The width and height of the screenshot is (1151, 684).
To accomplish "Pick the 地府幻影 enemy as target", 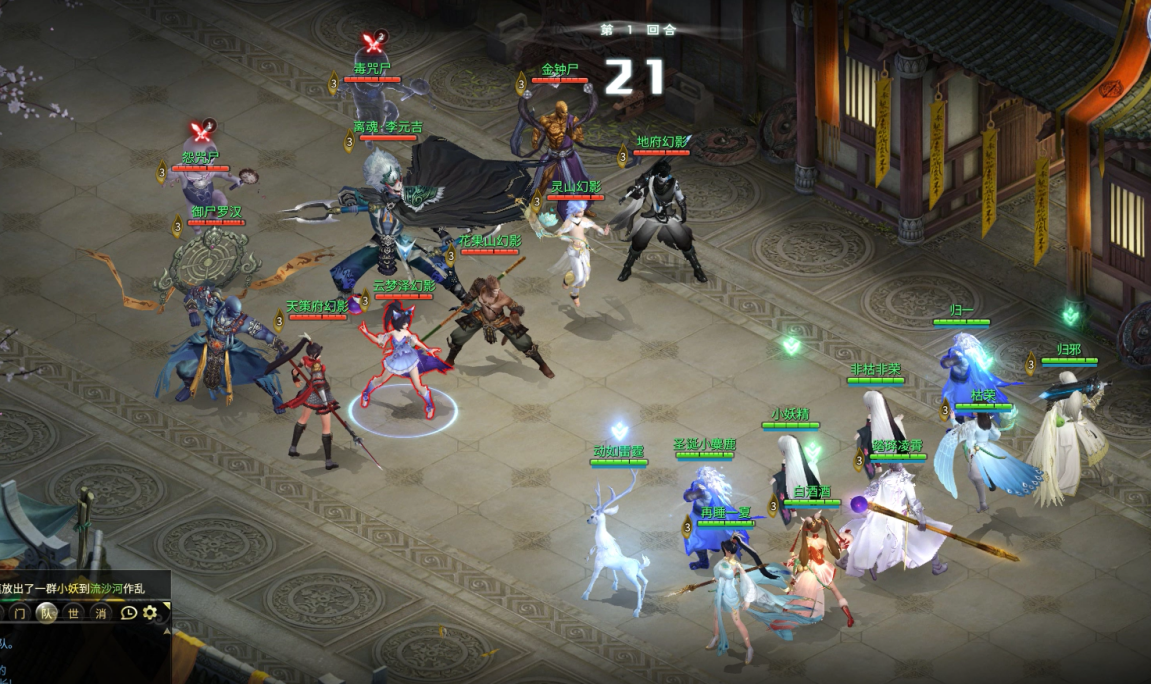I will tap(660, 220).
